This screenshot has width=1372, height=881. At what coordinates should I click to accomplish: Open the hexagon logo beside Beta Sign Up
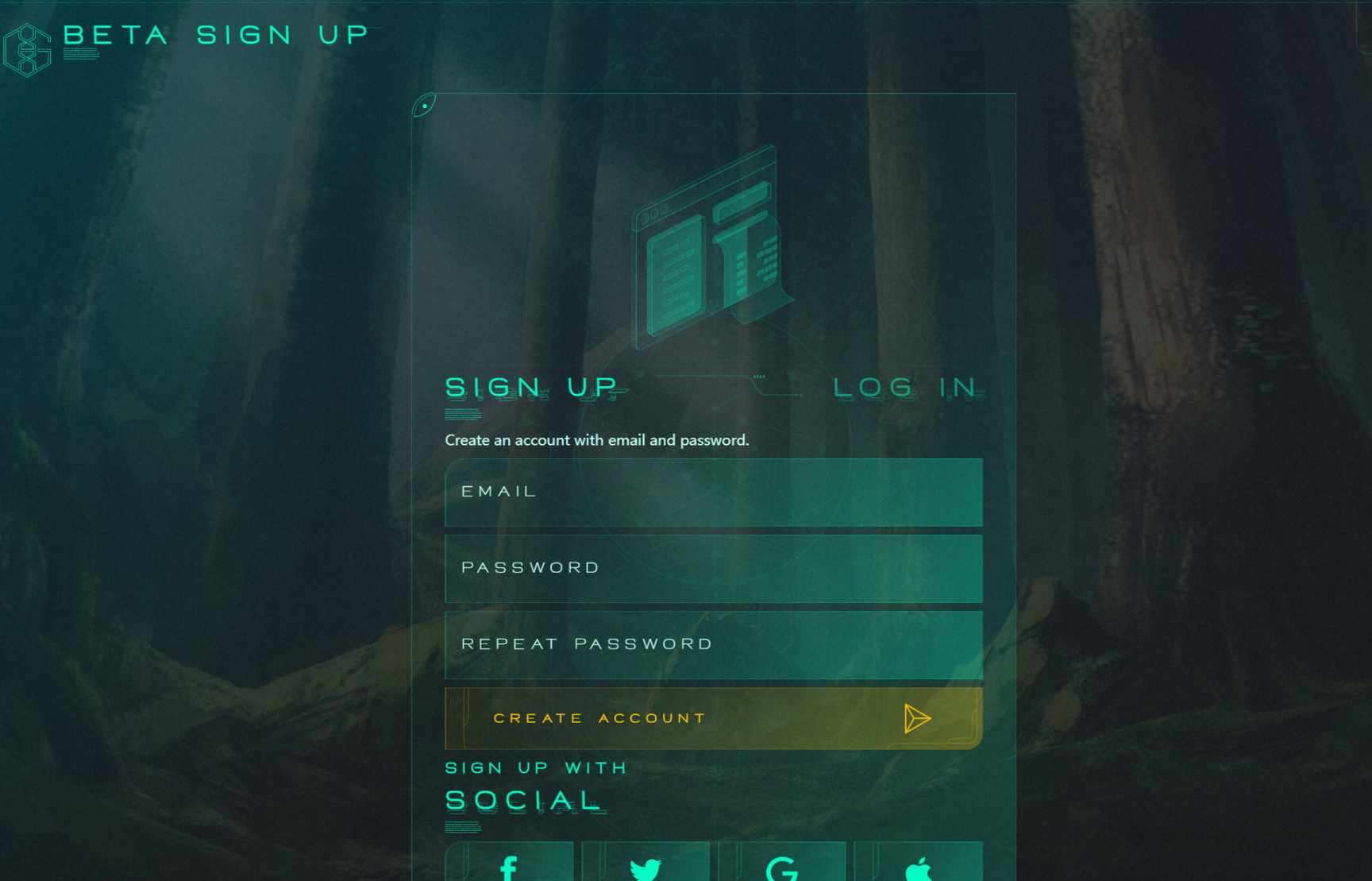pos(28,50)
